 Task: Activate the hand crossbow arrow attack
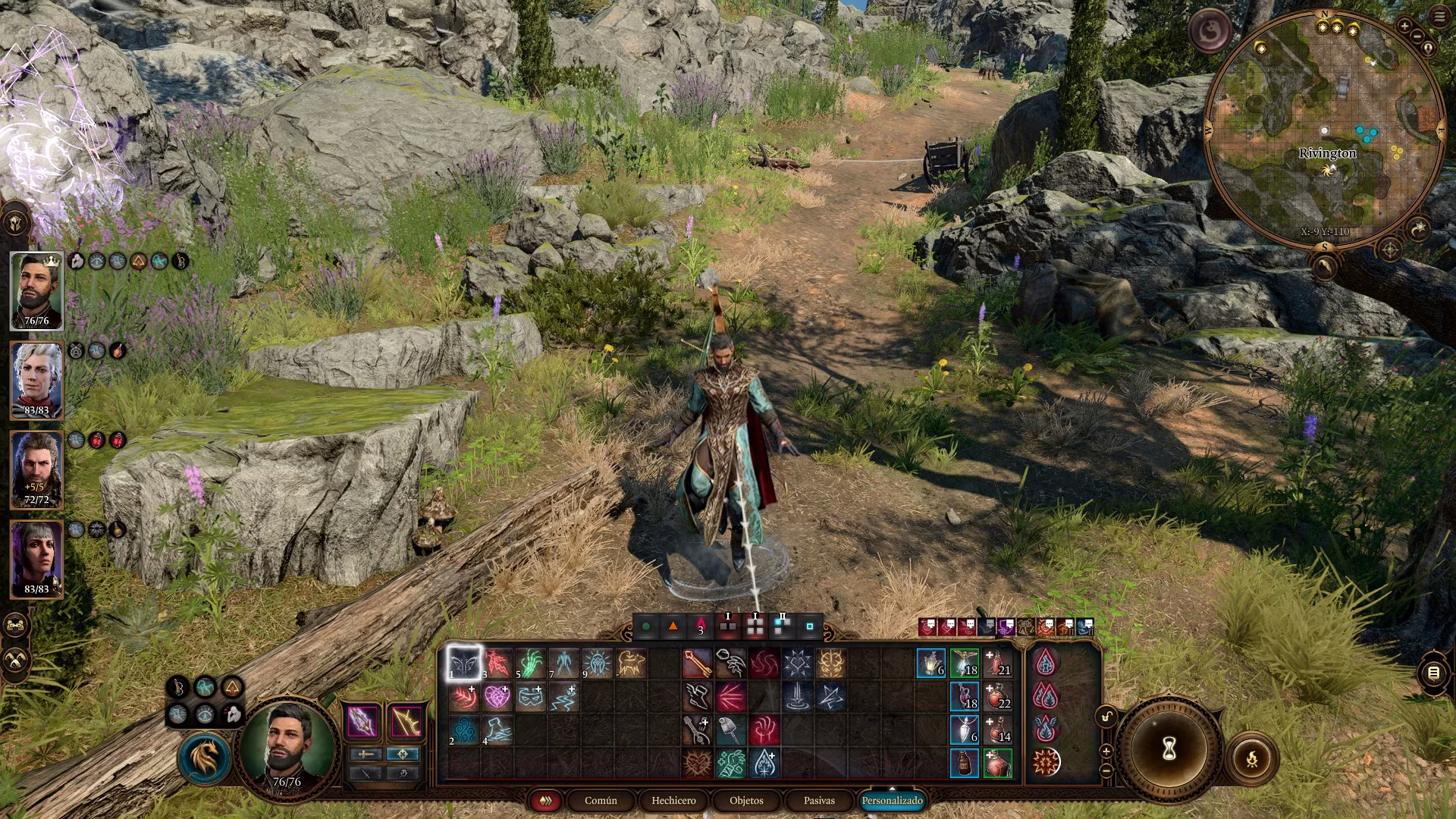pos(697,664)
